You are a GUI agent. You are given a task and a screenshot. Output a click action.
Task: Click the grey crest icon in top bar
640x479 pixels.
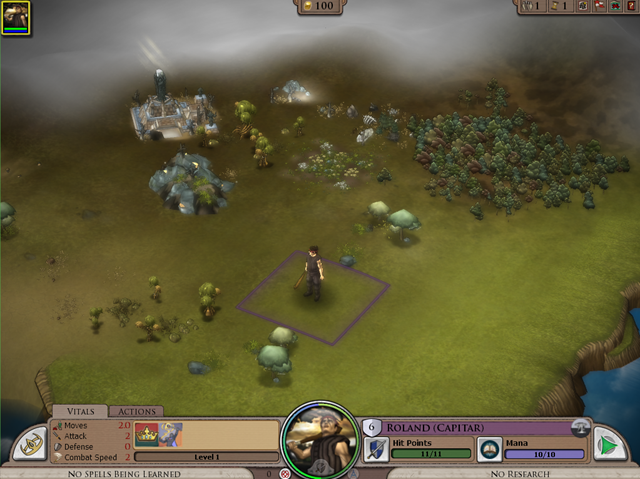[582, 5]
